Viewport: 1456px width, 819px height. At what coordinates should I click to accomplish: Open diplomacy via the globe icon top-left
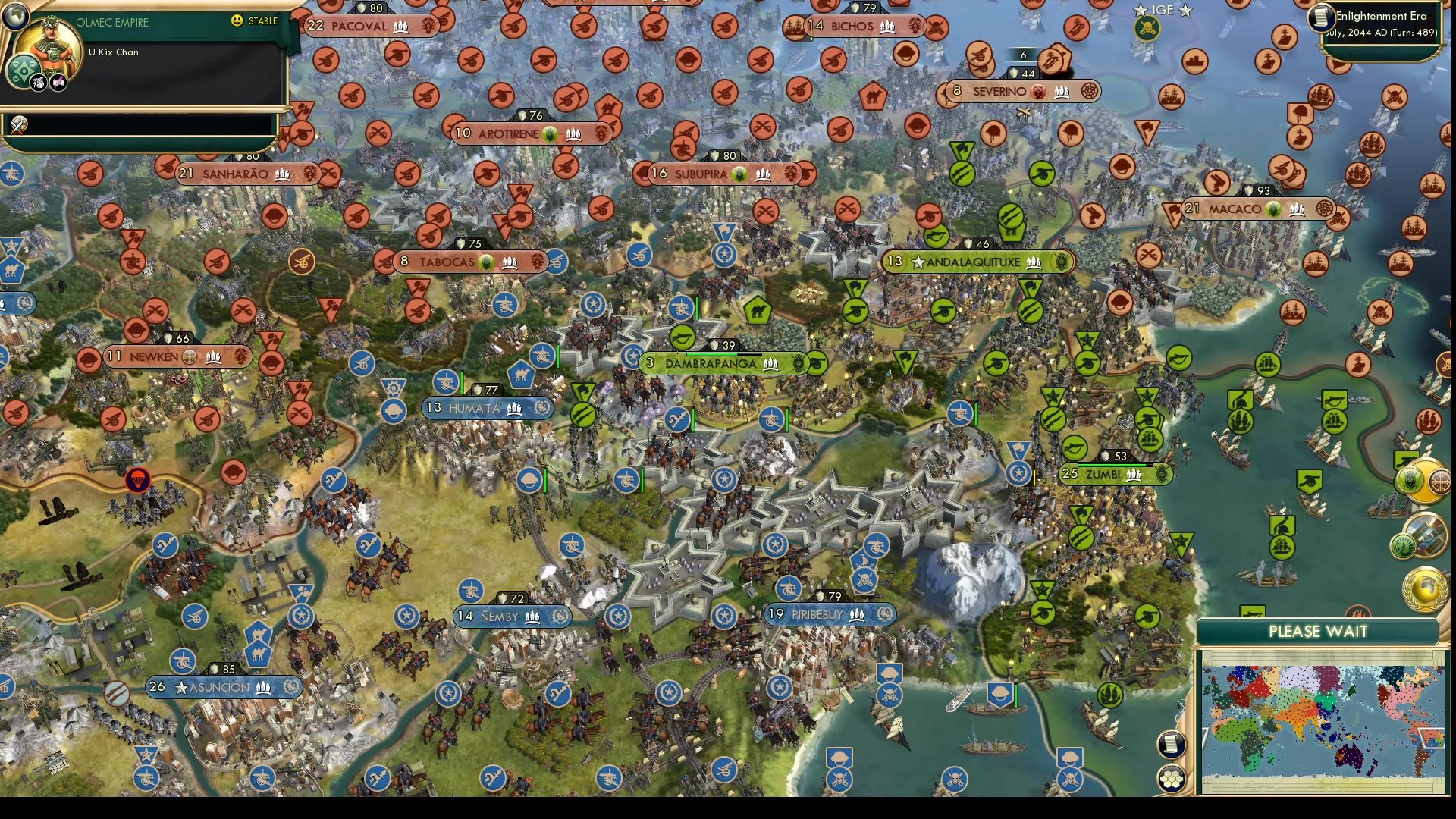pos(16,17)
